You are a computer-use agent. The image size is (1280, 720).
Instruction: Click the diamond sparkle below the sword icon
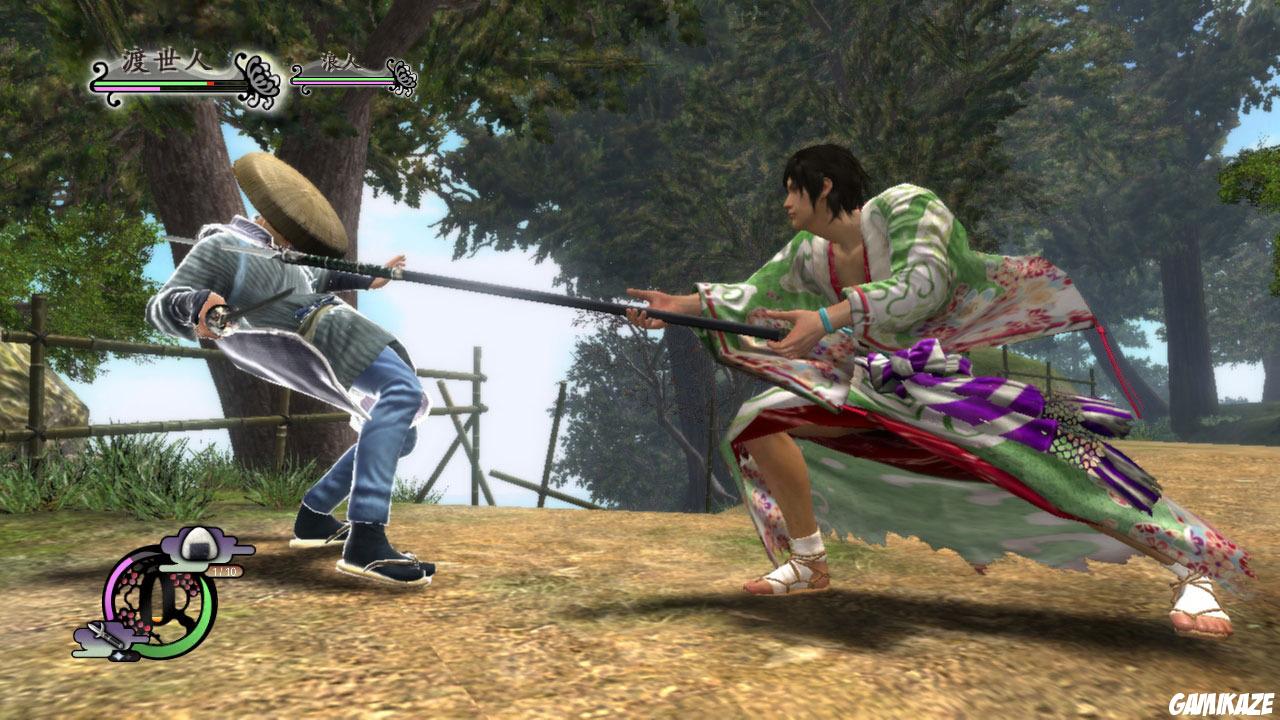pos(119,656)
